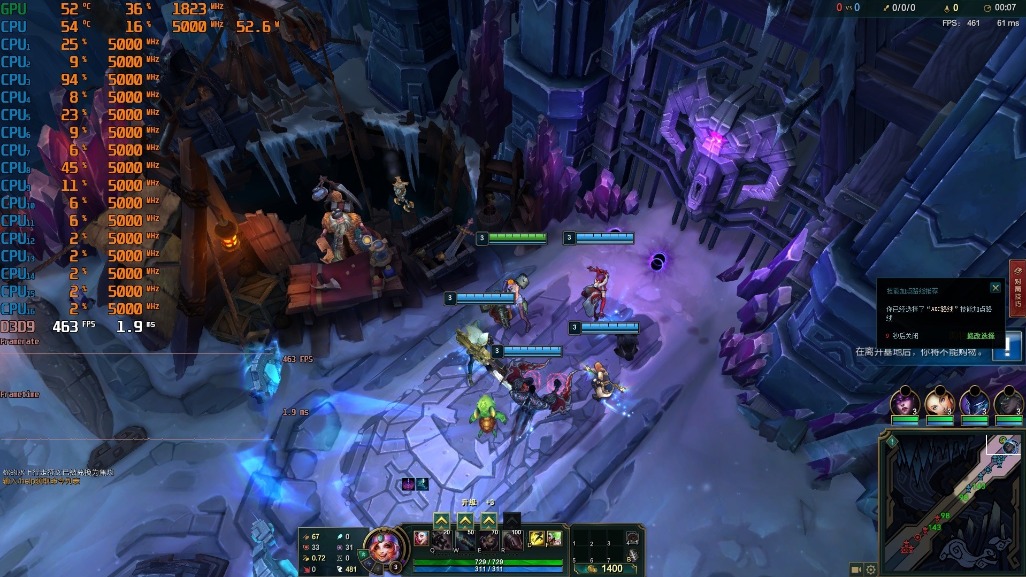
Task: Click the green change-selection link in popup
Action: (x=980, y=335)
